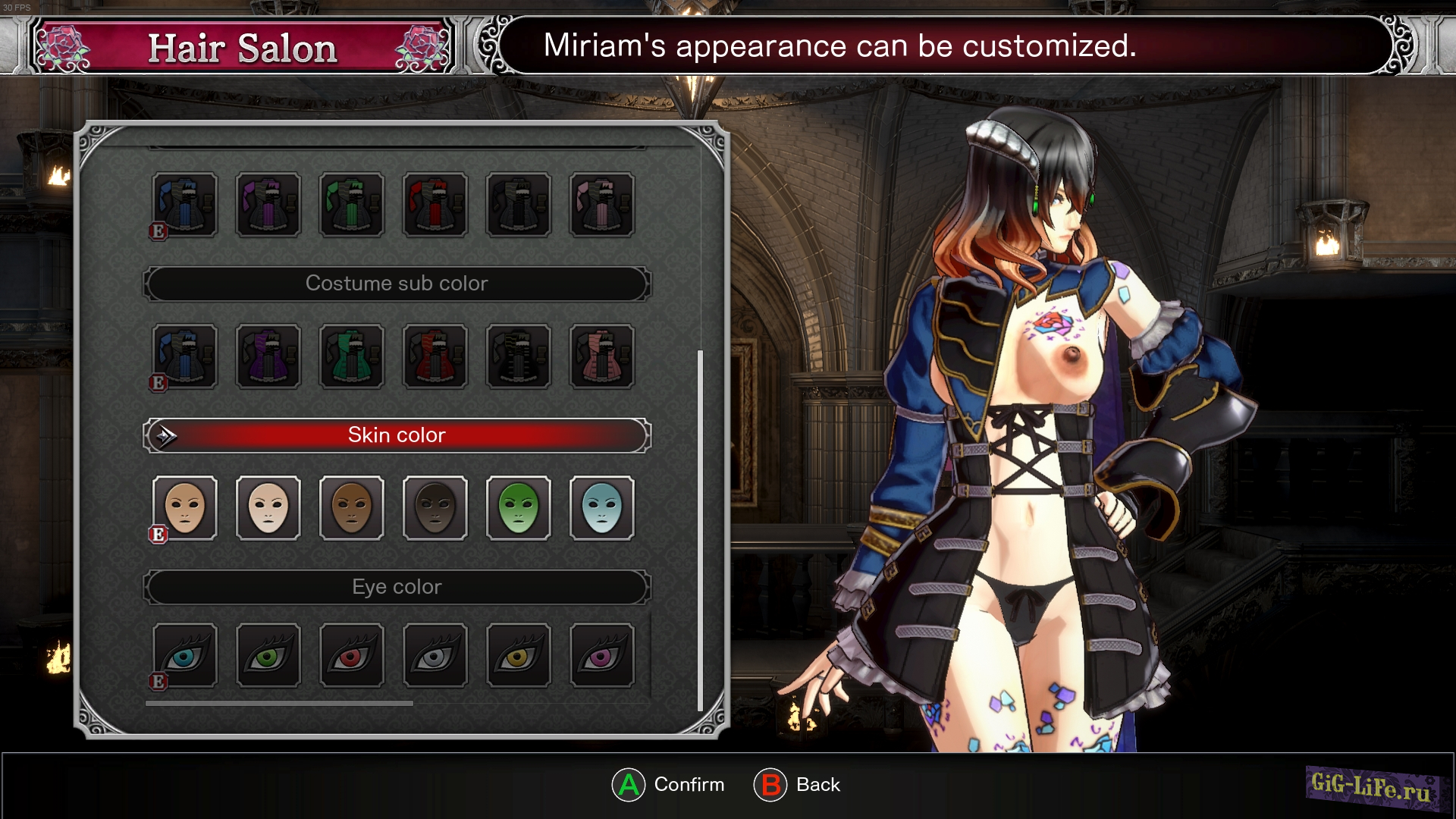The width and height of the screenshot is (1456, 819).
Task: Apply the green costume sub color
Action: (x=352, y=356)
